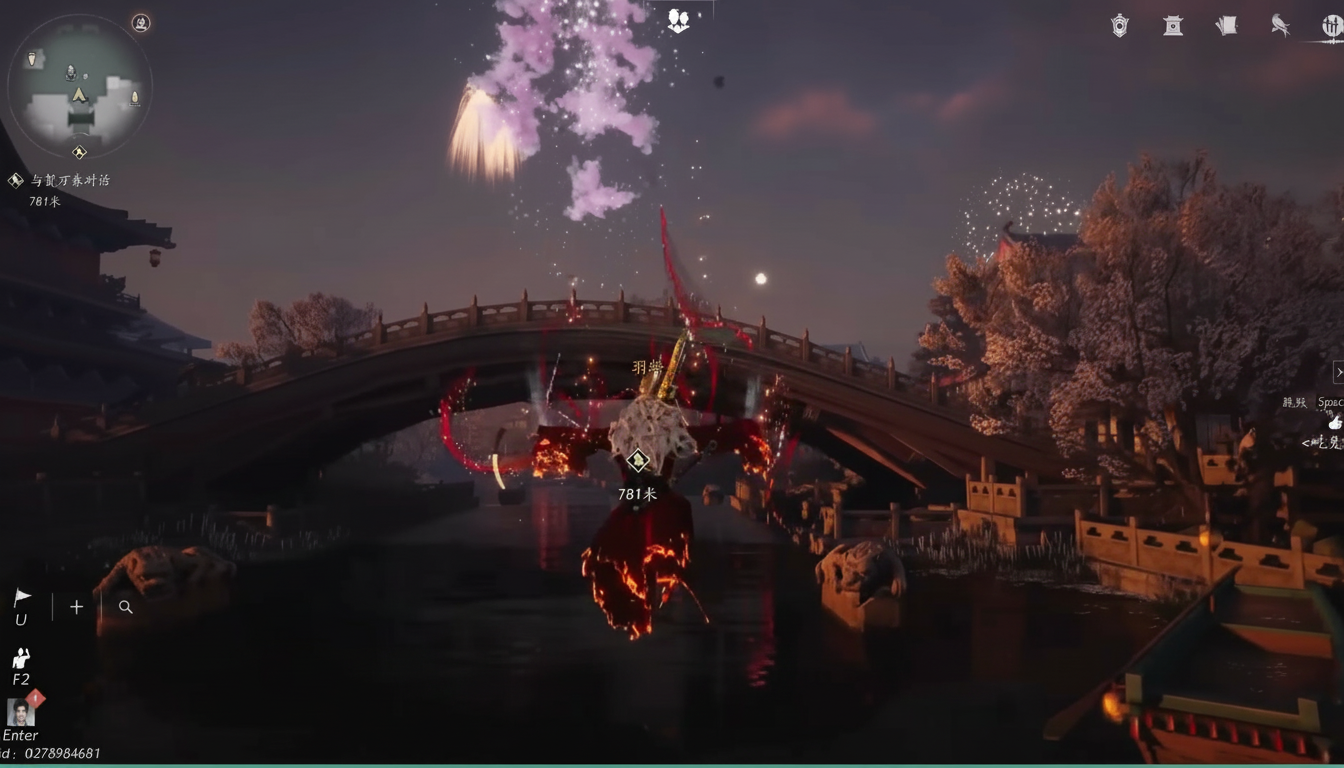Open the letters/scrolls icon at top right
This screenshot has width=1344, height=768.
click(x=1226, y=25)
